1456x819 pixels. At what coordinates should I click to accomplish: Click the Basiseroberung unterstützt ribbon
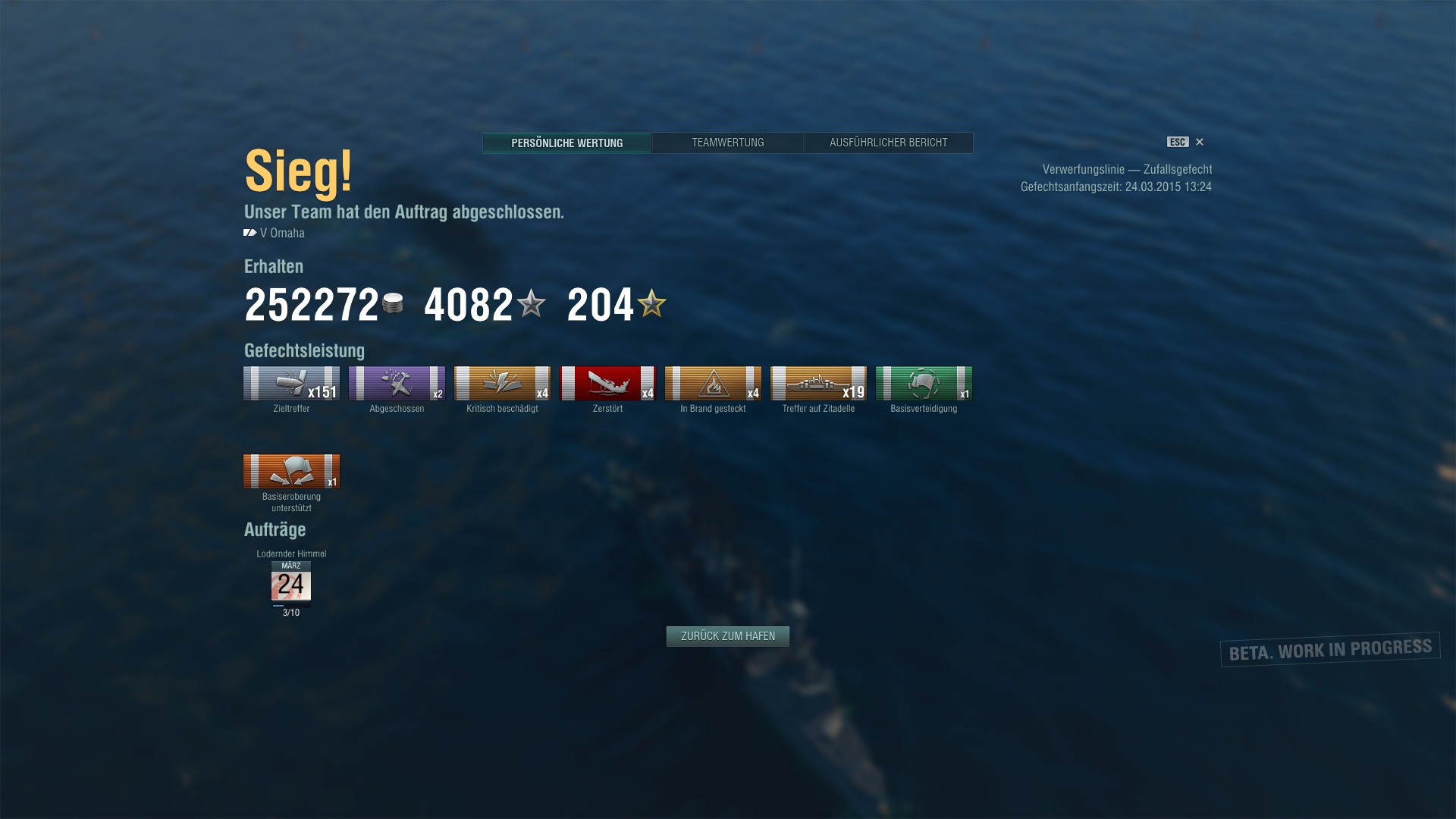coord(291,472)
